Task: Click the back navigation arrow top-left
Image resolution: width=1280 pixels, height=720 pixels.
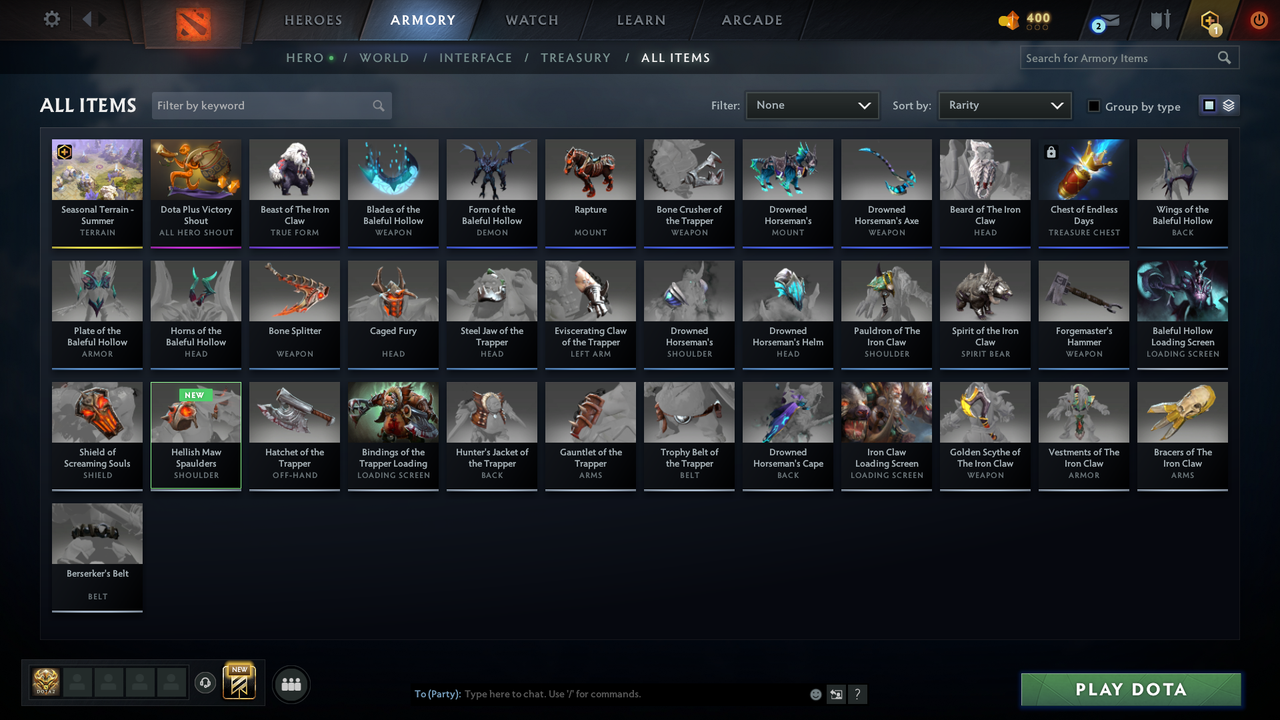Action: click(x=89, y=18)
